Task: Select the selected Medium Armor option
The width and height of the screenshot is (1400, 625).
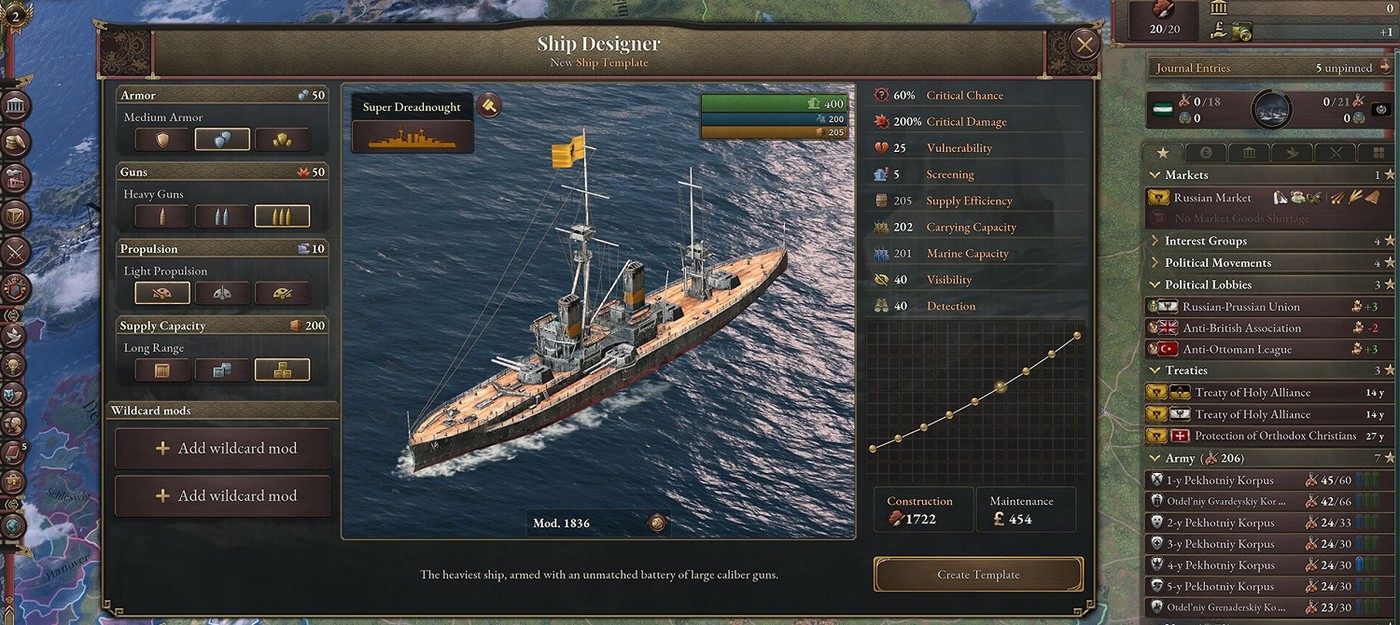Action: [x=222, y=140]
